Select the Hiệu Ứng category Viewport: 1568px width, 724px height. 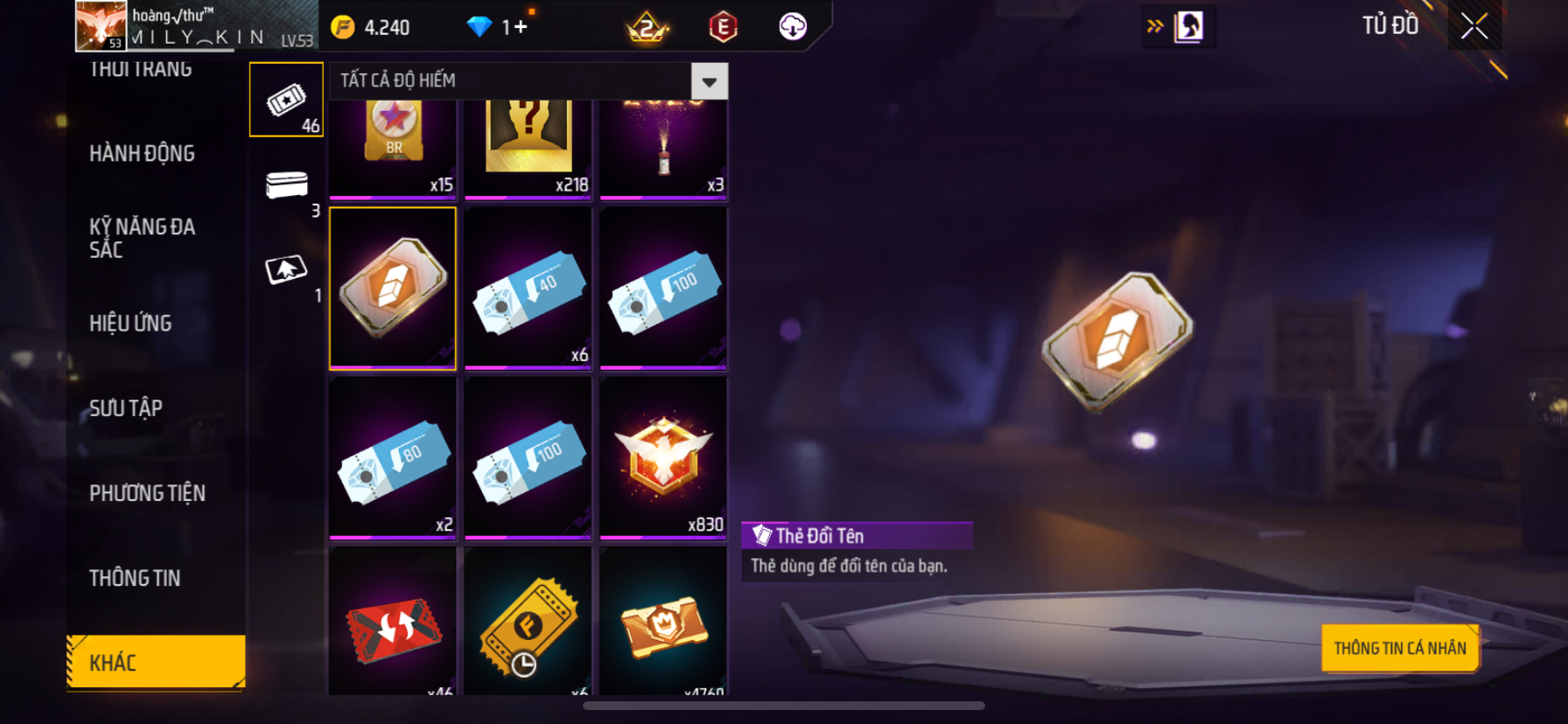(x=130, y=324)
